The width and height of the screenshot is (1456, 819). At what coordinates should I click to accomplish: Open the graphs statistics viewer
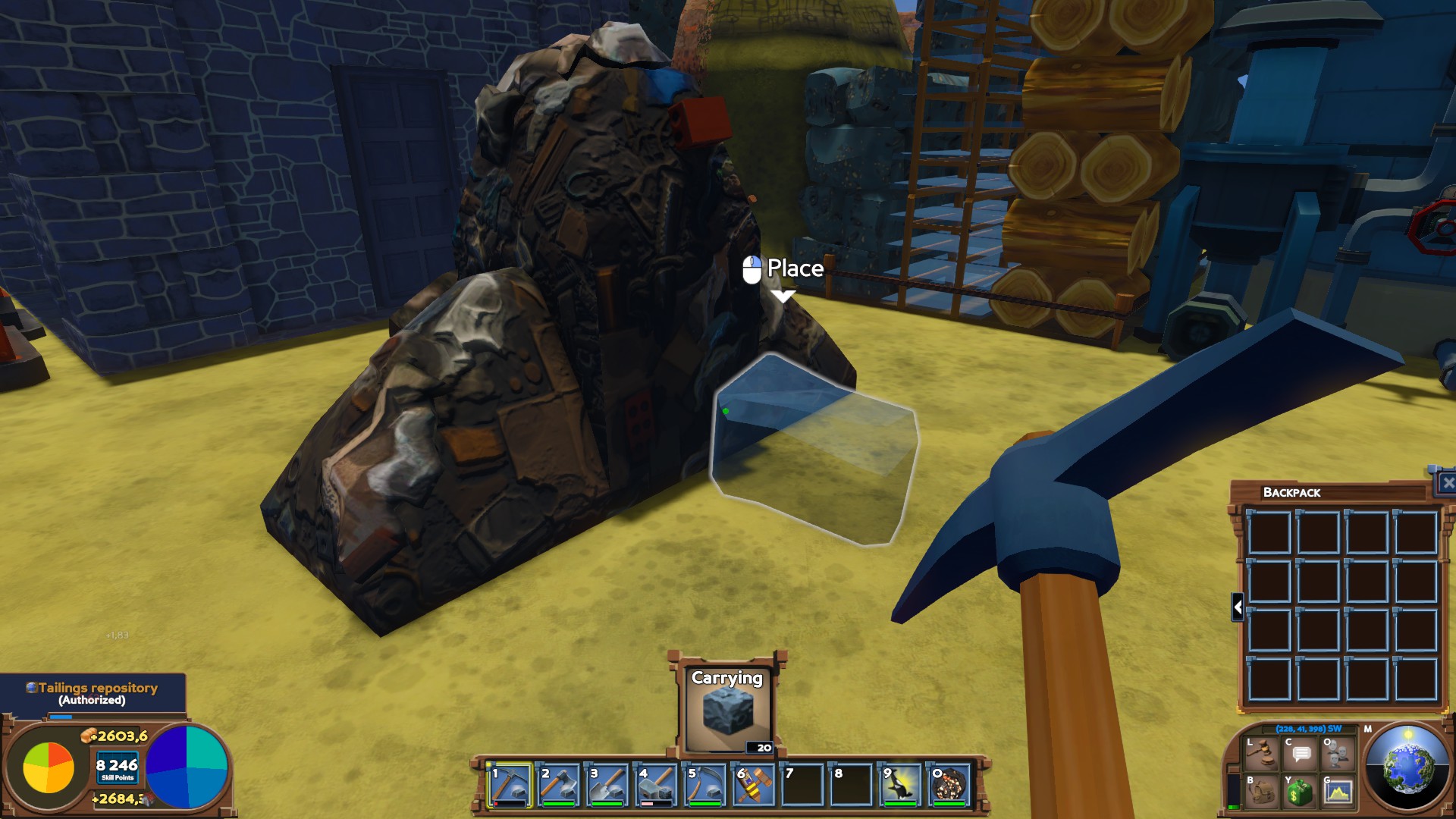click(1338, 792)
